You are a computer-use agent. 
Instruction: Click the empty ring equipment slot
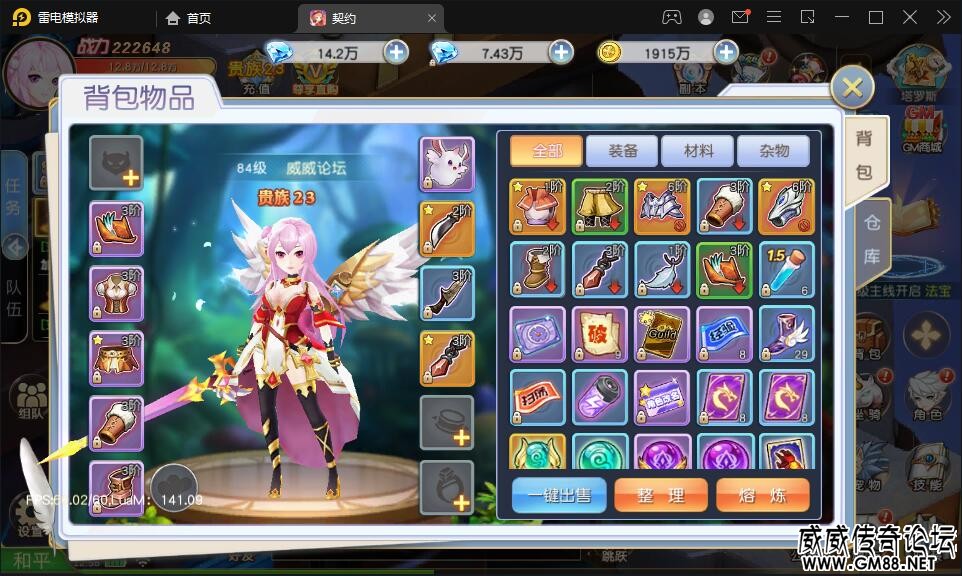[446, 487]
